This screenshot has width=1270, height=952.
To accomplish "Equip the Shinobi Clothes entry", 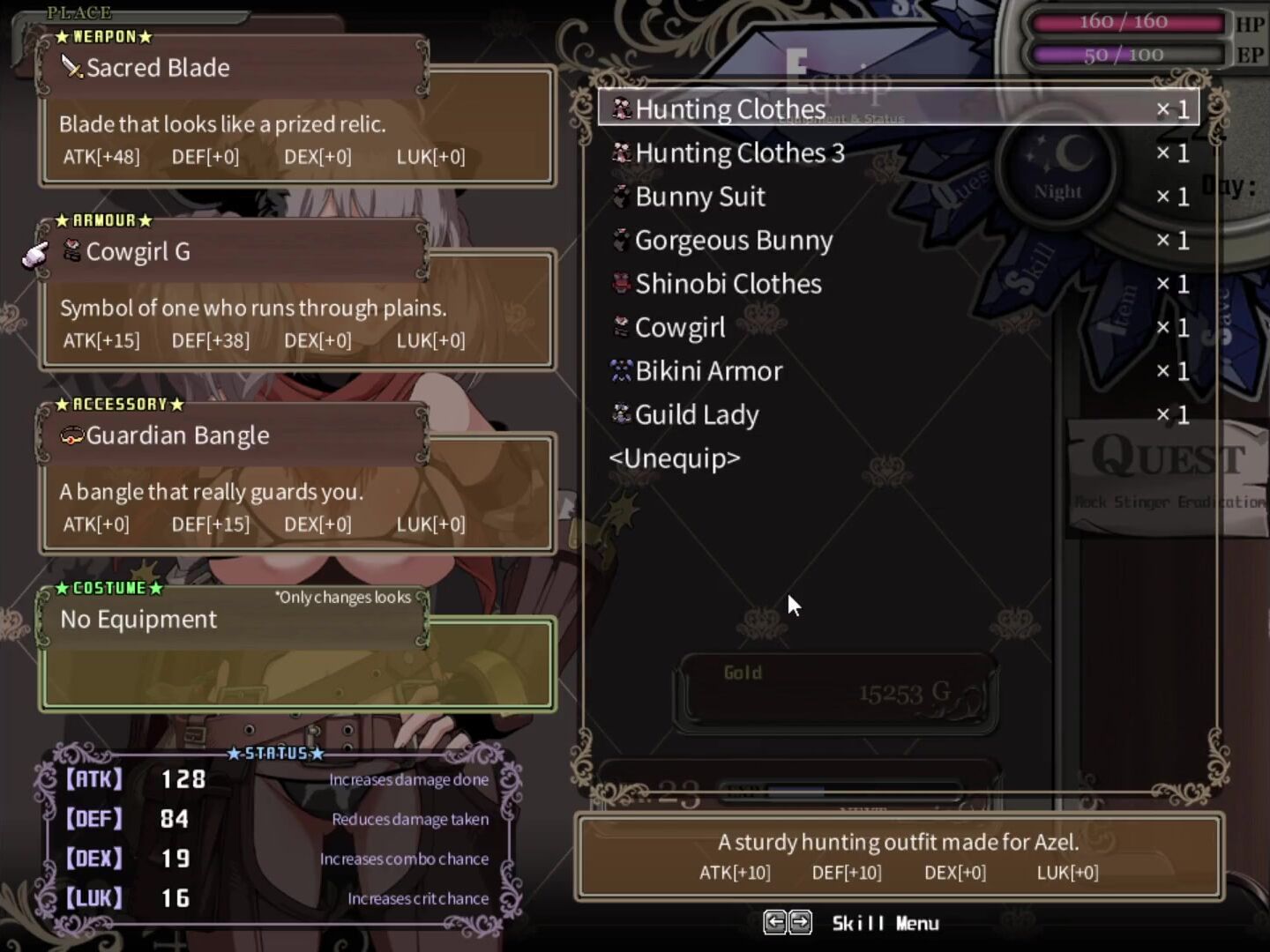I will point(728,284).
